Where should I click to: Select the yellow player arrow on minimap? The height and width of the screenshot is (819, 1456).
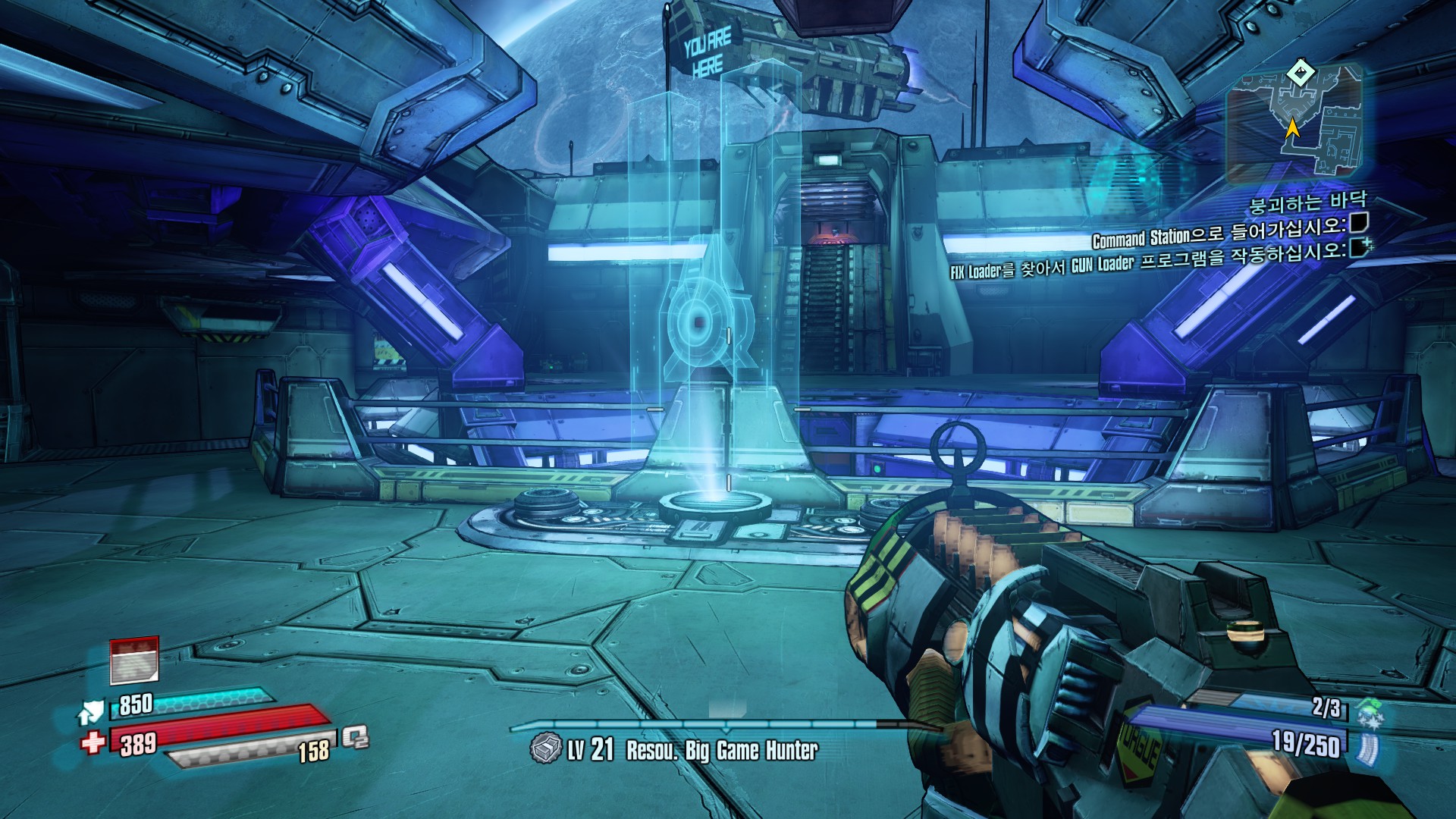(x=1292, y=127)
